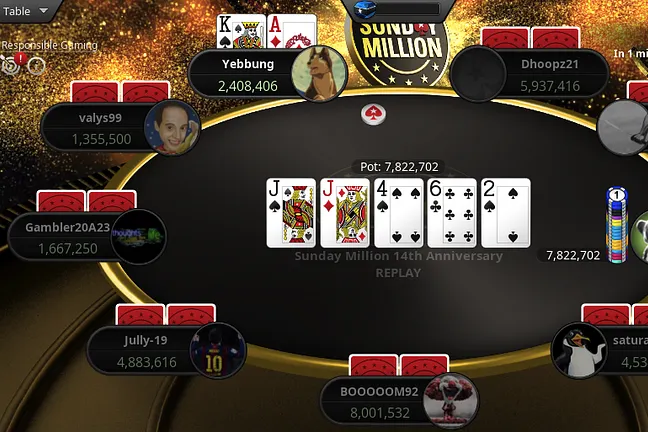Viewport: 648px width, 432px height.
Task: Click the alert icon with red exclamation badge
Action: point(13,64)
